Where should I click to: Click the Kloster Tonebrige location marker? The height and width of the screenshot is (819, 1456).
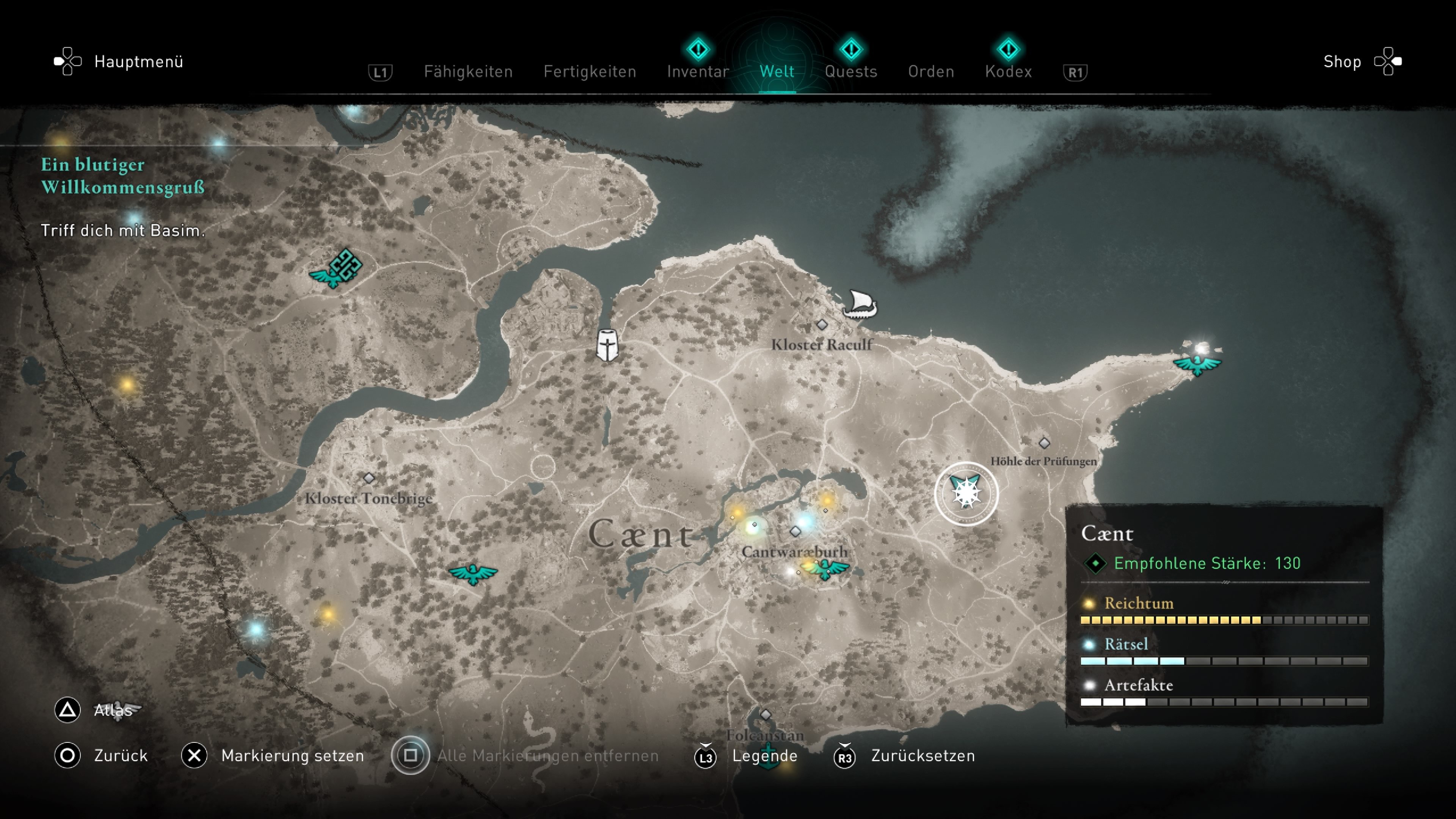tap(369, 478)
